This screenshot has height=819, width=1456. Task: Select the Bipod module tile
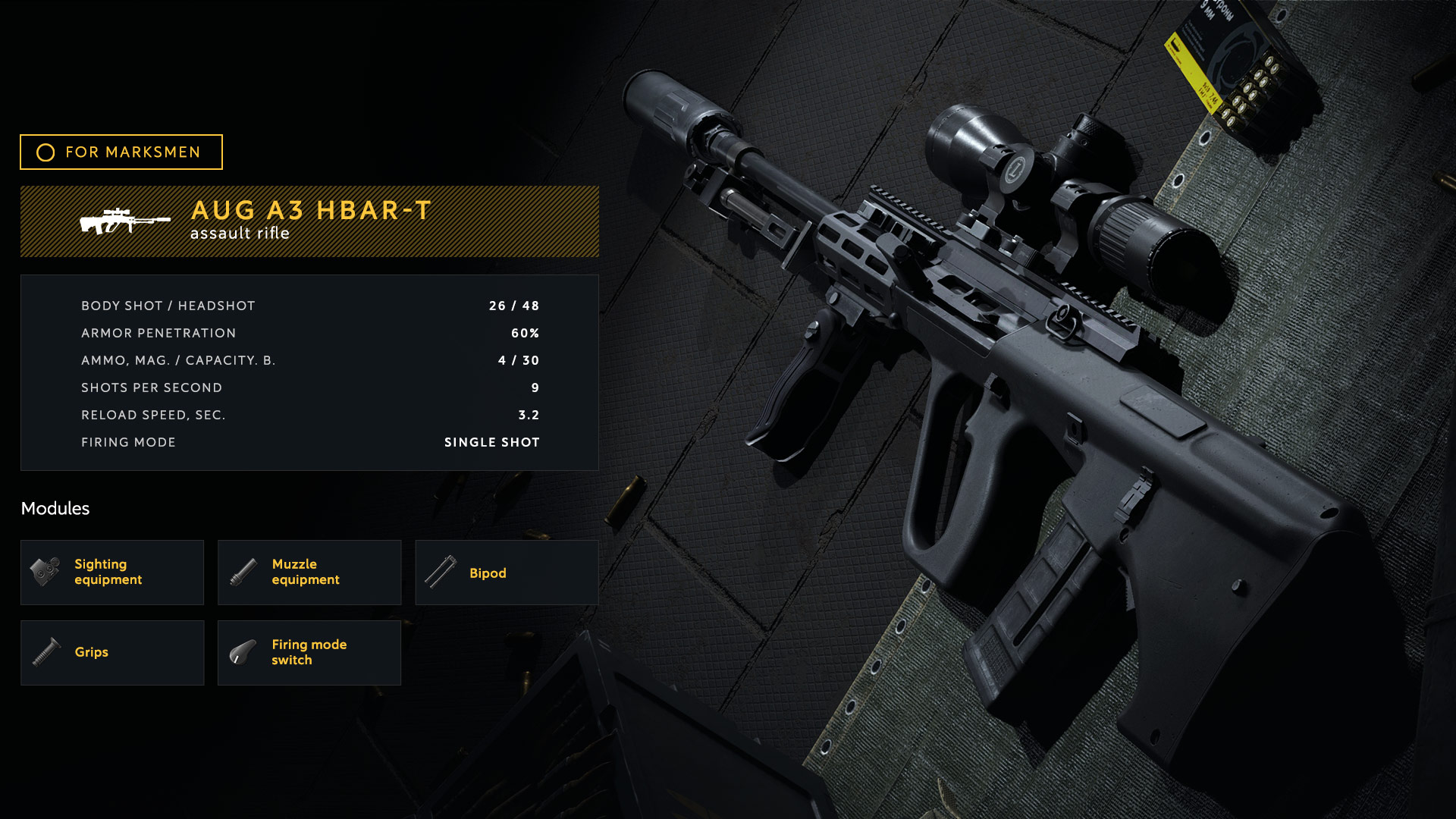507,573
